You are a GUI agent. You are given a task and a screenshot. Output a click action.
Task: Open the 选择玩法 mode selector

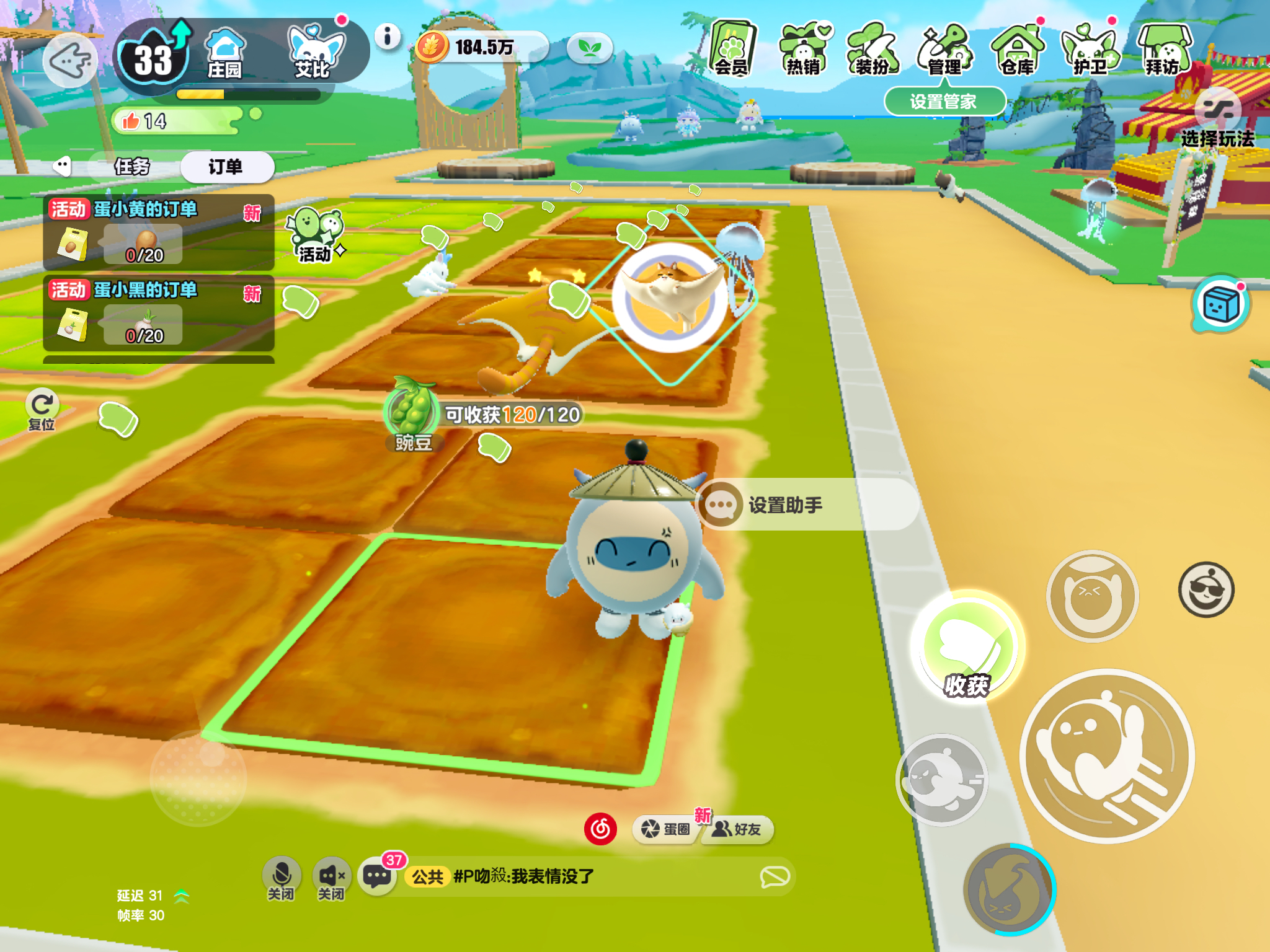pyautogui.click(x=1218, y=121)
